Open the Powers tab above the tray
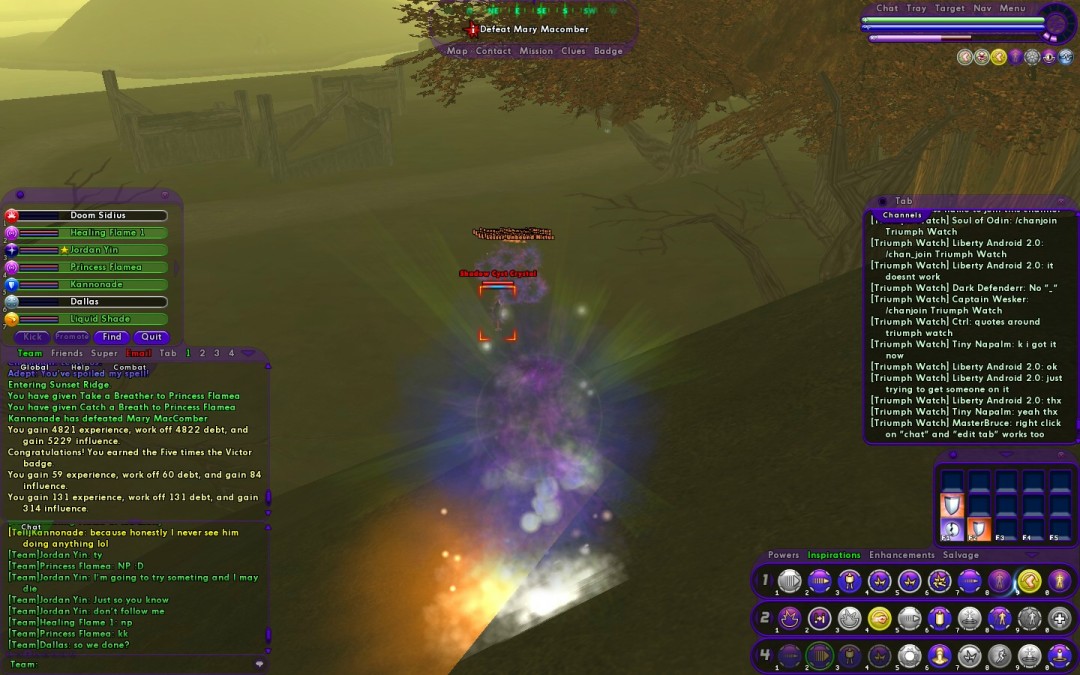The image size is (1080, 675). [x=783, y=555]
